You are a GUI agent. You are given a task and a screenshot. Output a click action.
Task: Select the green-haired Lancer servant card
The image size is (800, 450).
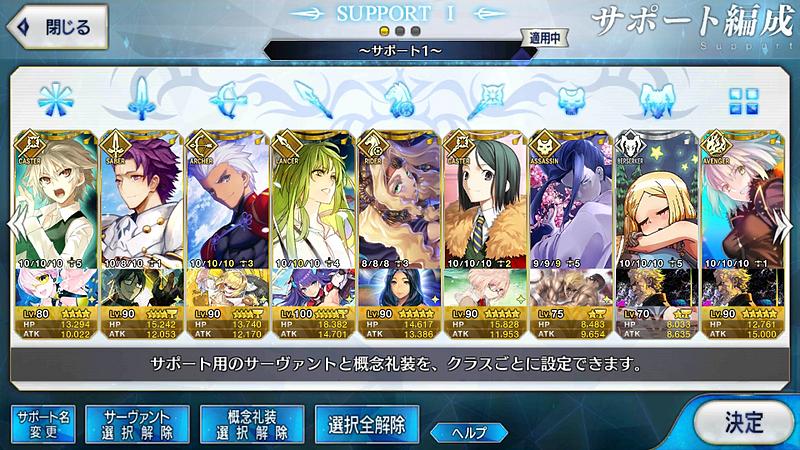[x=314, y=200]
